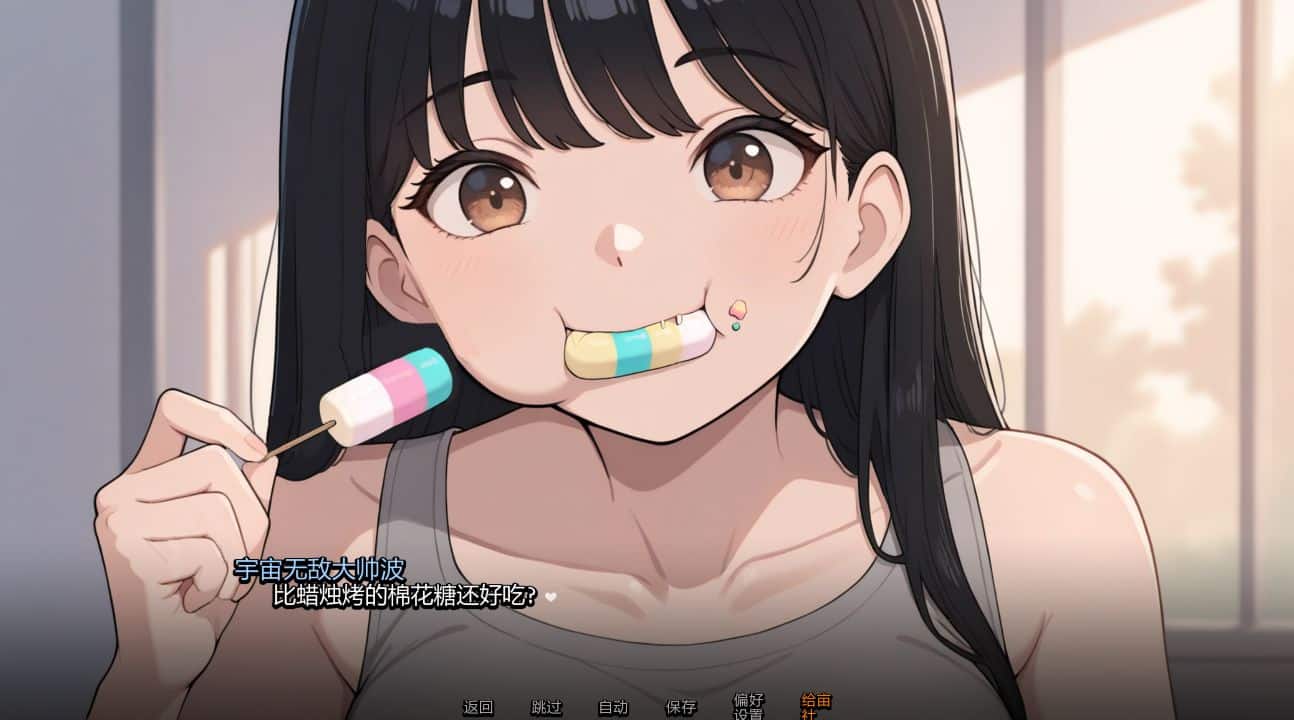Save your progress via 保存
Viewport: 1294px width, 720px height.
(x=679, y=707)
